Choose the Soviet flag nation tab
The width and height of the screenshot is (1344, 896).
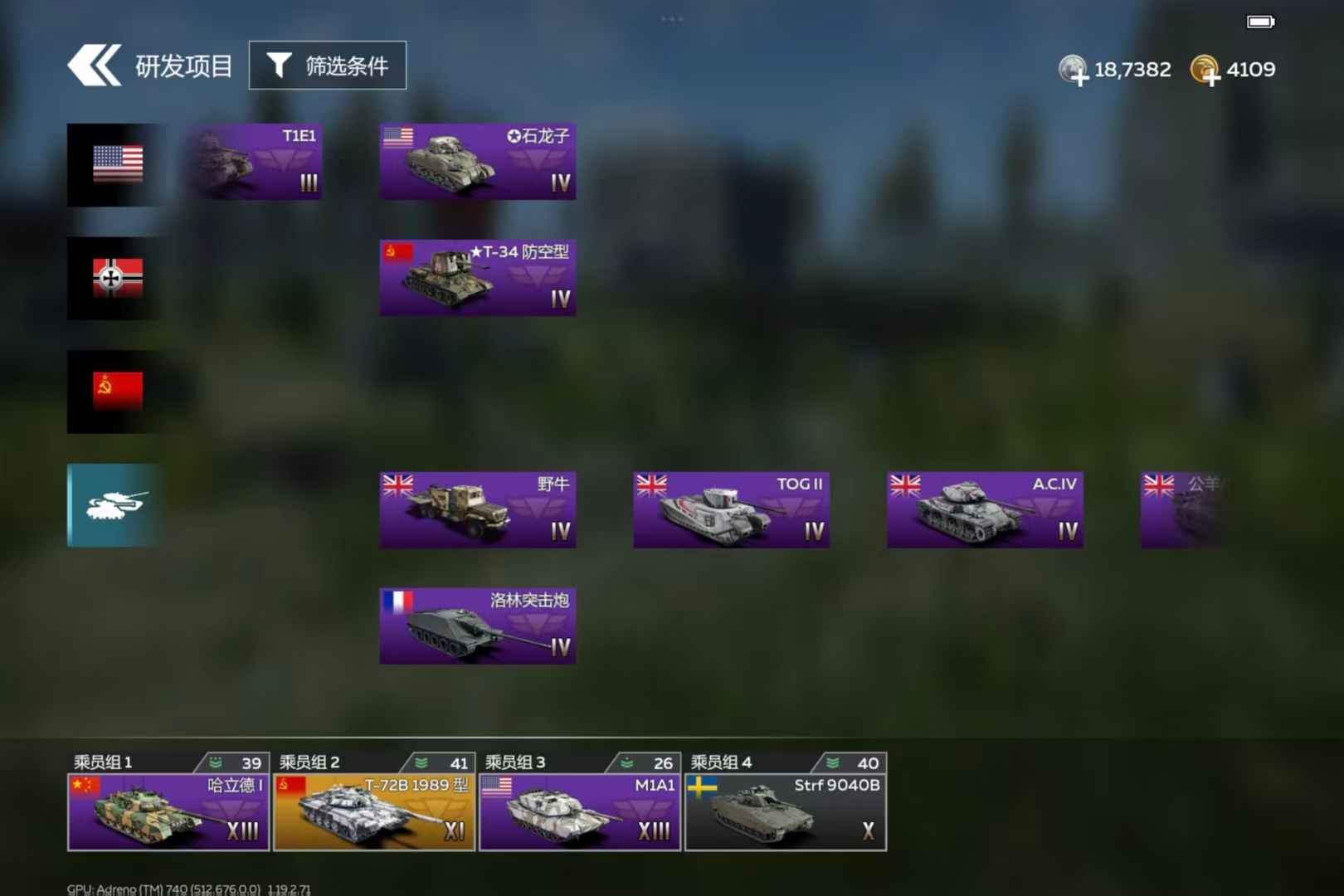click(115, 392)
